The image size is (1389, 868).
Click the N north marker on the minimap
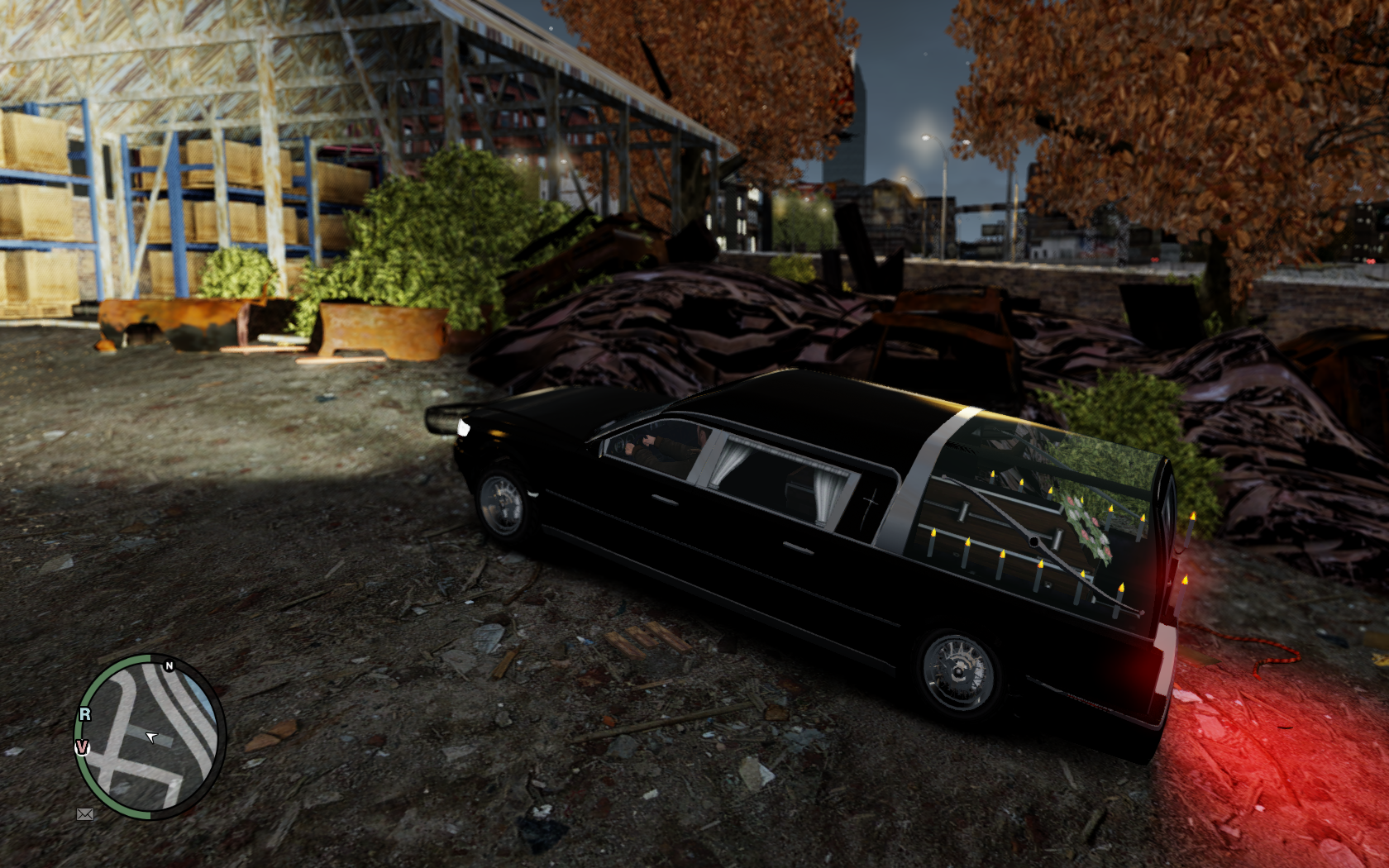(169, 665)
